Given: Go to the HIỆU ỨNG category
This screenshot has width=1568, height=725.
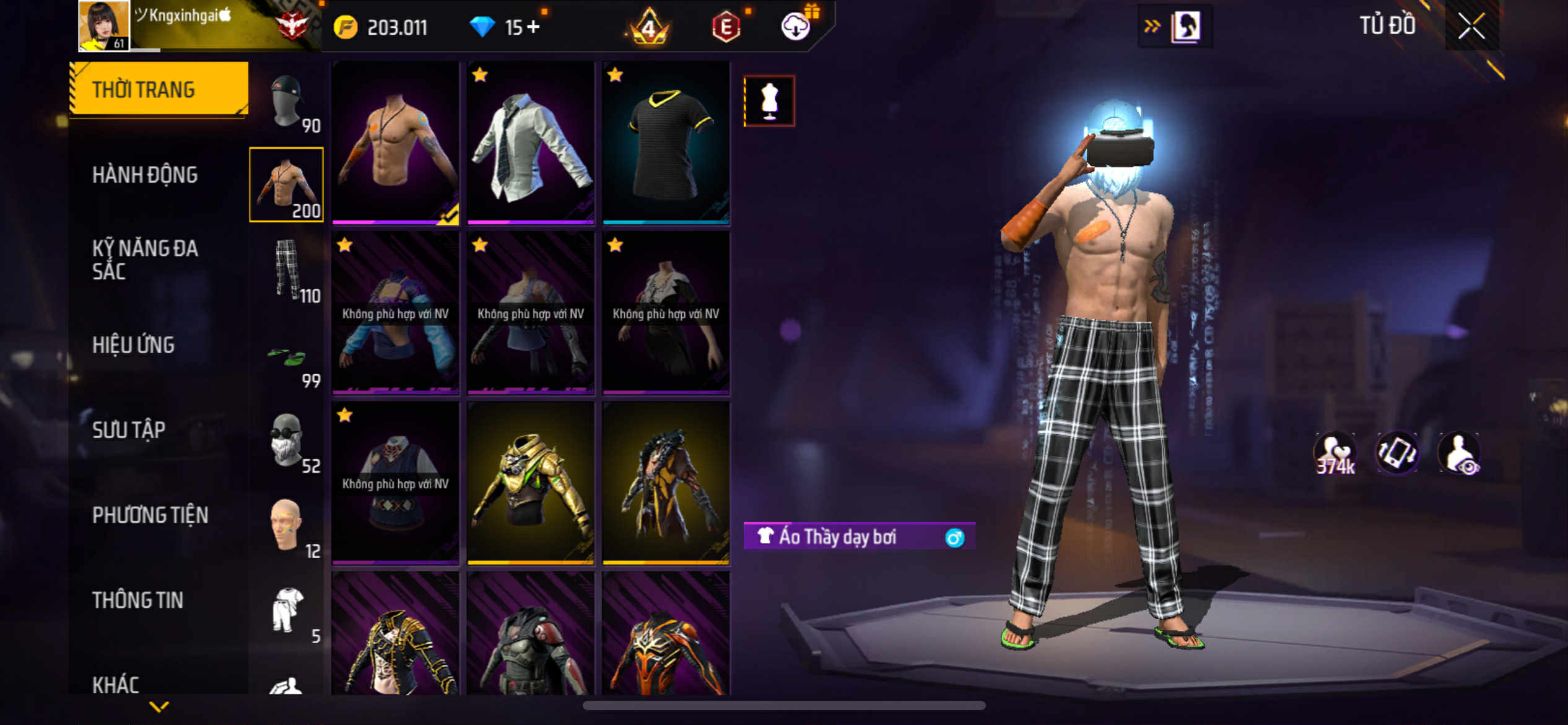Looking at the screenshot, I should pos(133,345).
